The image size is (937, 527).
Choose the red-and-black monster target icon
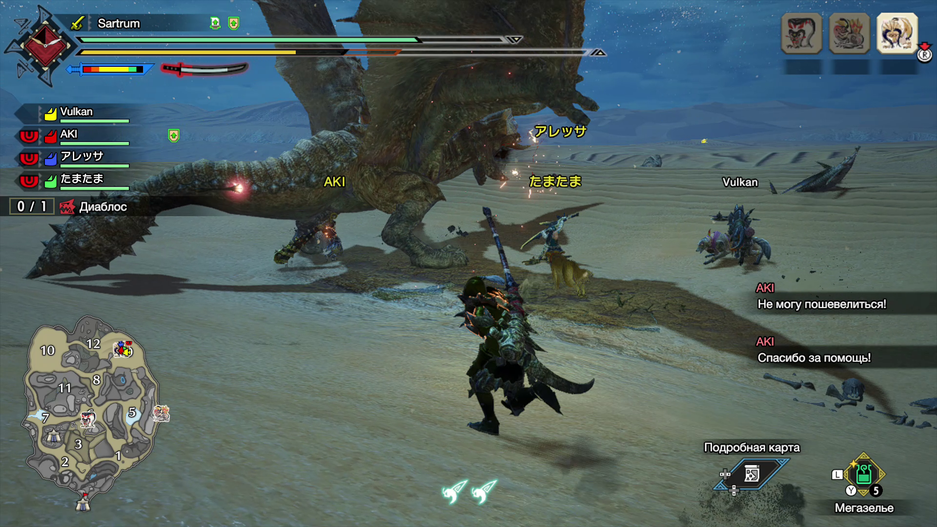(x=801, y=33)
